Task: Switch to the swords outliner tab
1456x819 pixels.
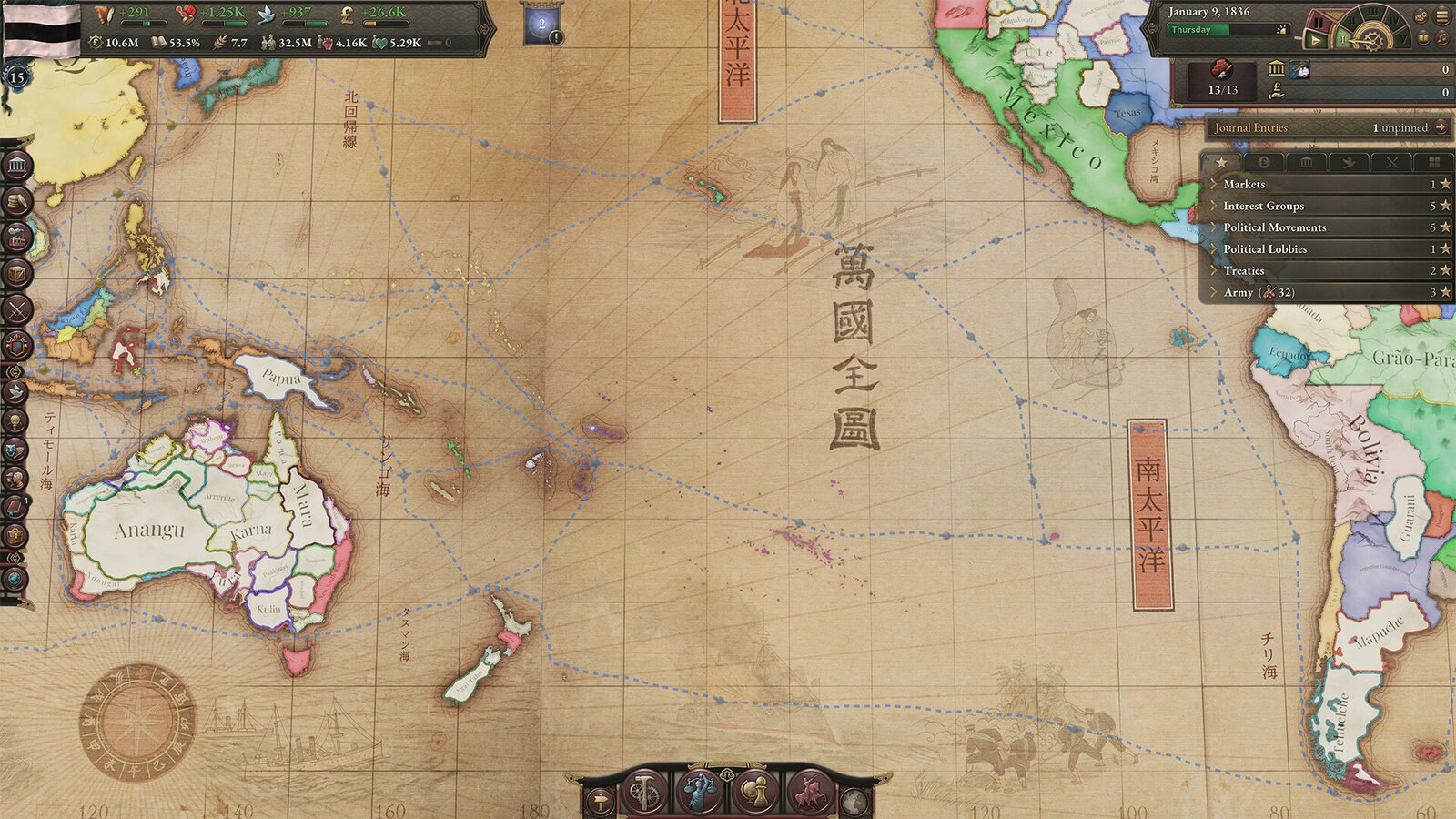Action: coord(1392,162)
